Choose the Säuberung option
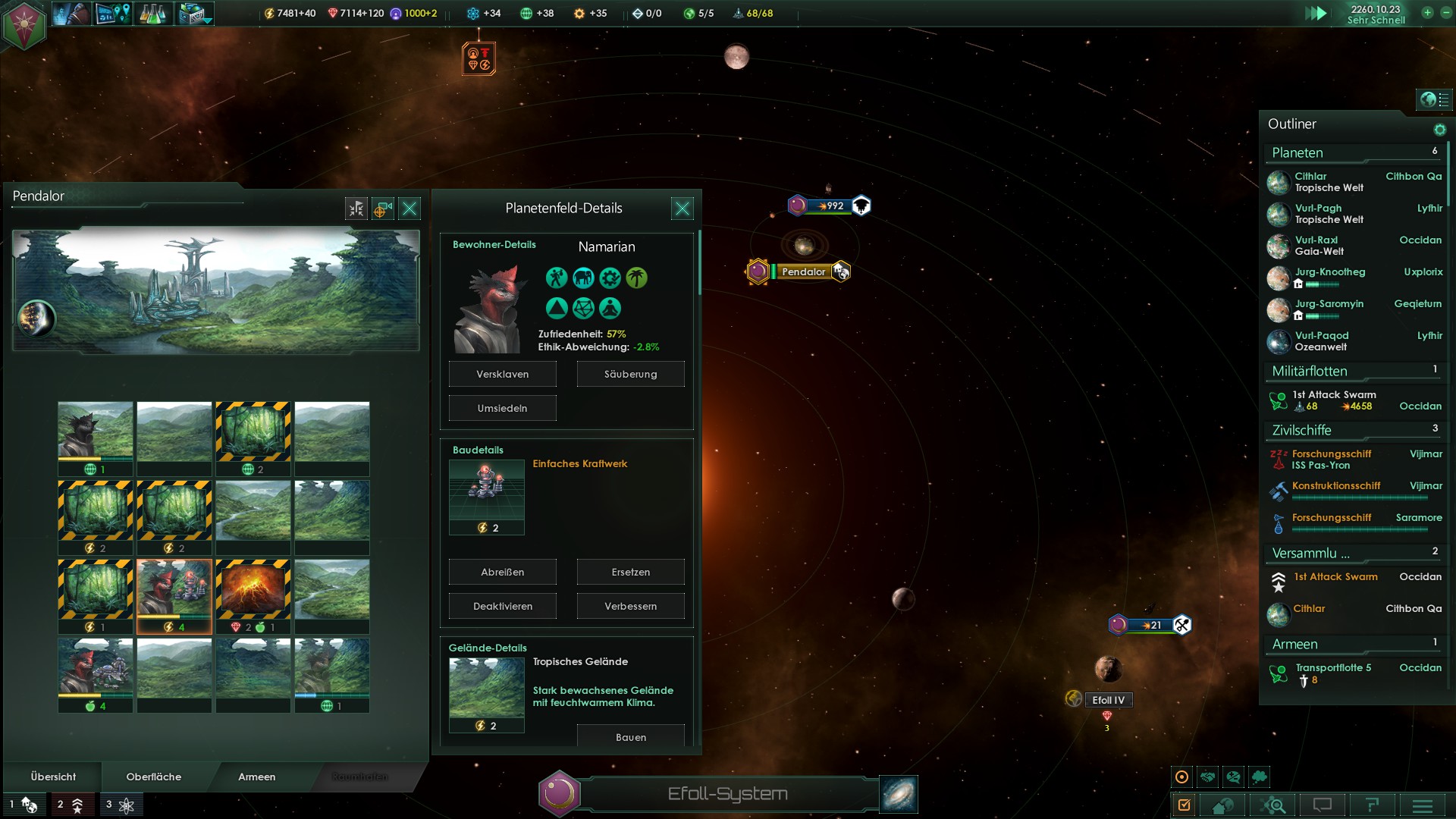The image size is (1456, 819). coord(630,374)
